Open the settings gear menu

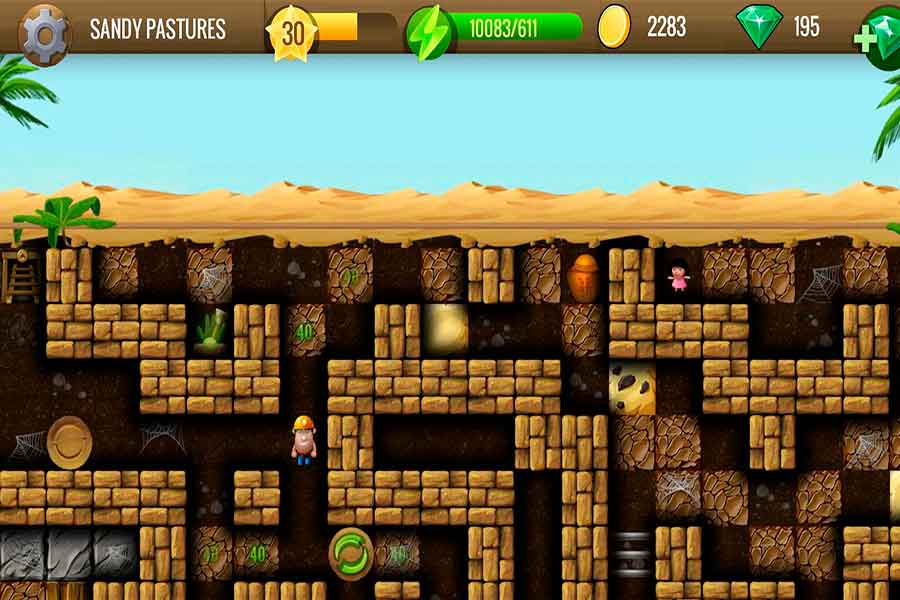(45, 32)
